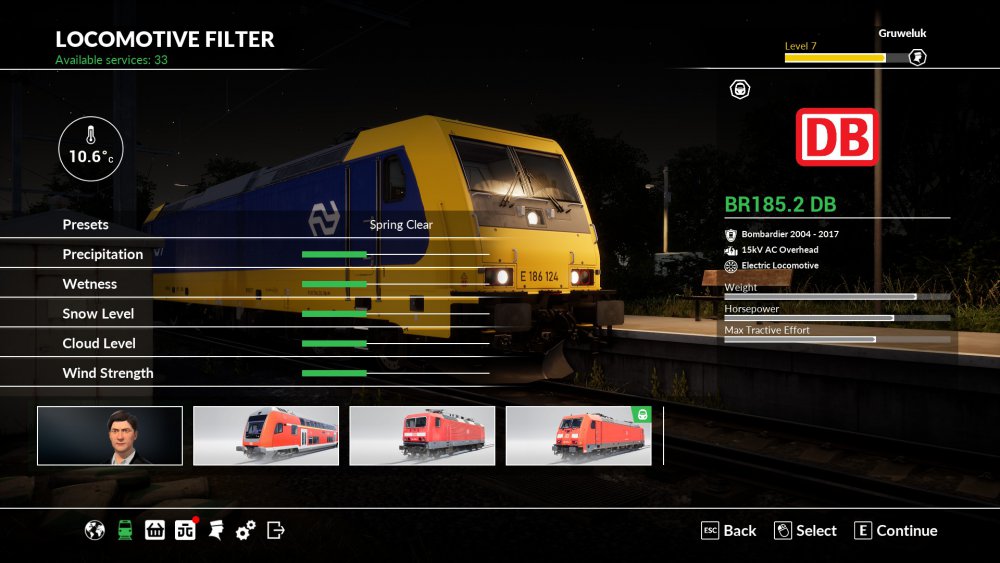Choose the red double-decker coach thumbnail

[266, 436]
